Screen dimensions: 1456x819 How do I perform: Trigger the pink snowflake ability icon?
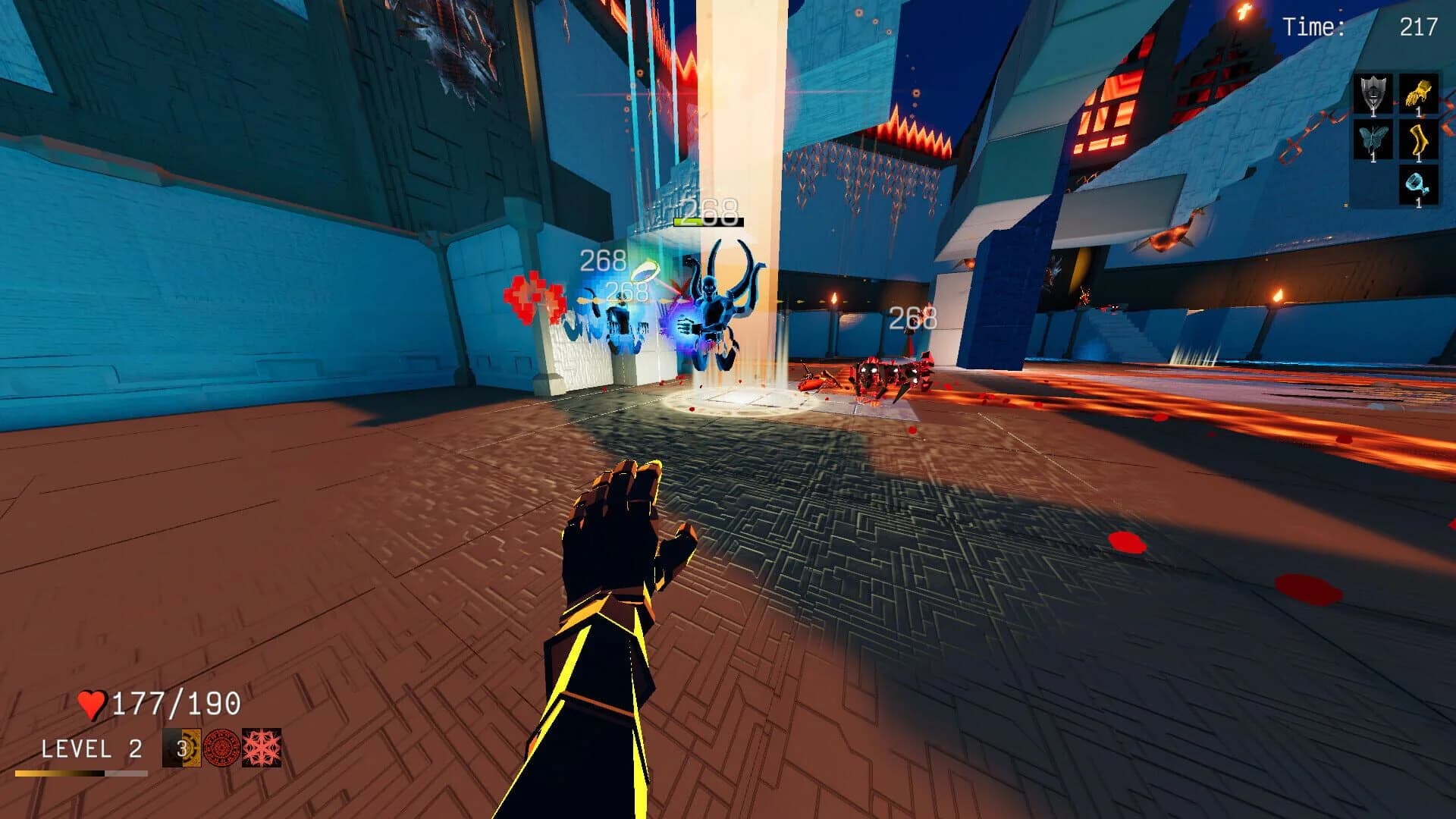coord(262,748)
